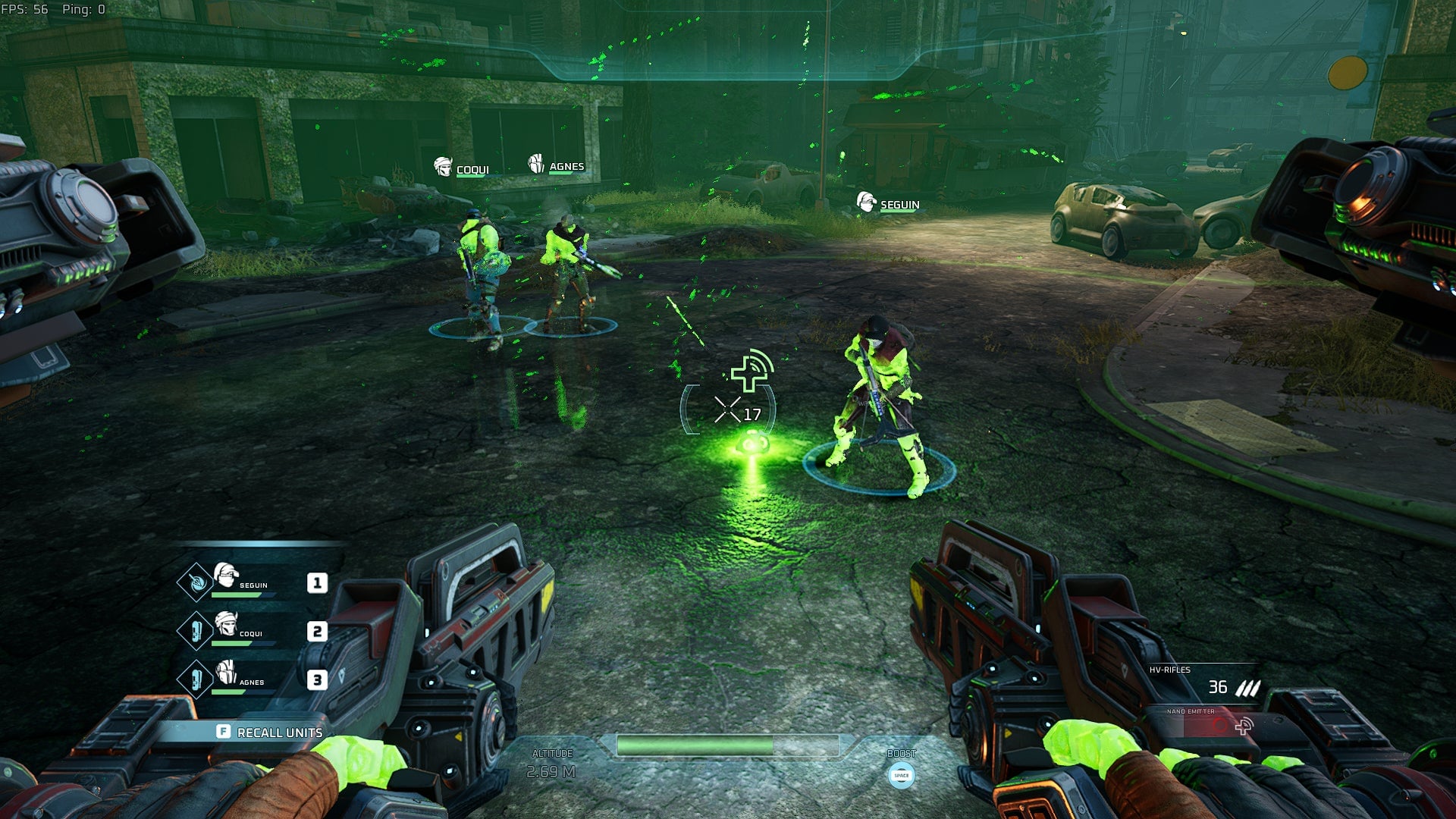The height and width of the screenshot is (819, 1456).
Task: Select unit hotkey slot 1
Action: [317, 582]
